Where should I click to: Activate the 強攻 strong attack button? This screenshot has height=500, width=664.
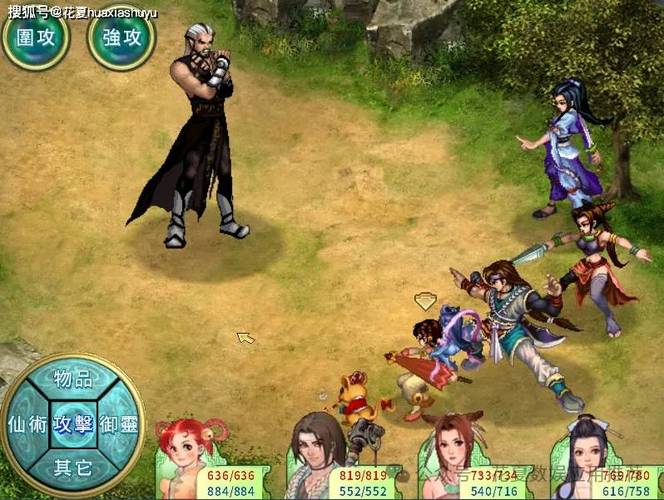121,37
